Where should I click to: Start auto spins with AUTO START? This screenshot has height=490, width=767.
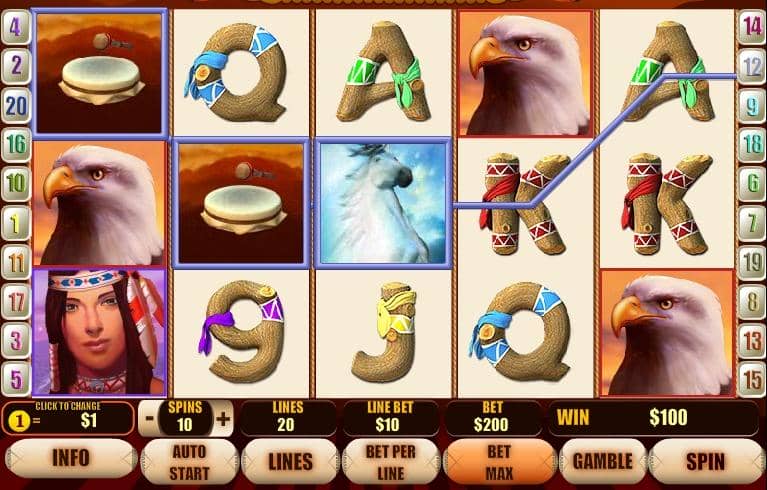click(x=189, y=461)
